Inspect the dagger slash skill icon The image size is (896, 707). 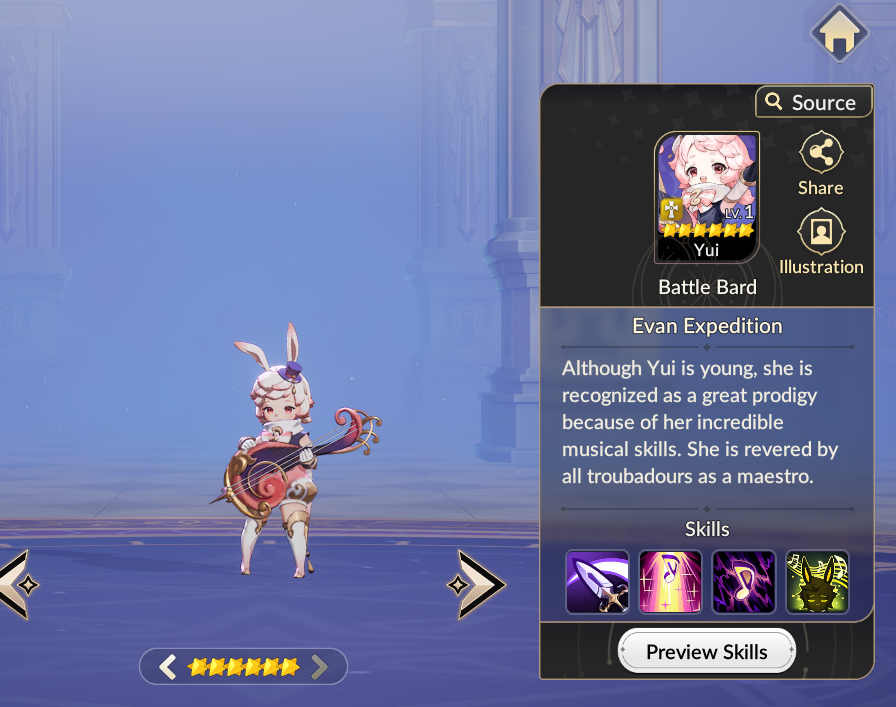597,582
